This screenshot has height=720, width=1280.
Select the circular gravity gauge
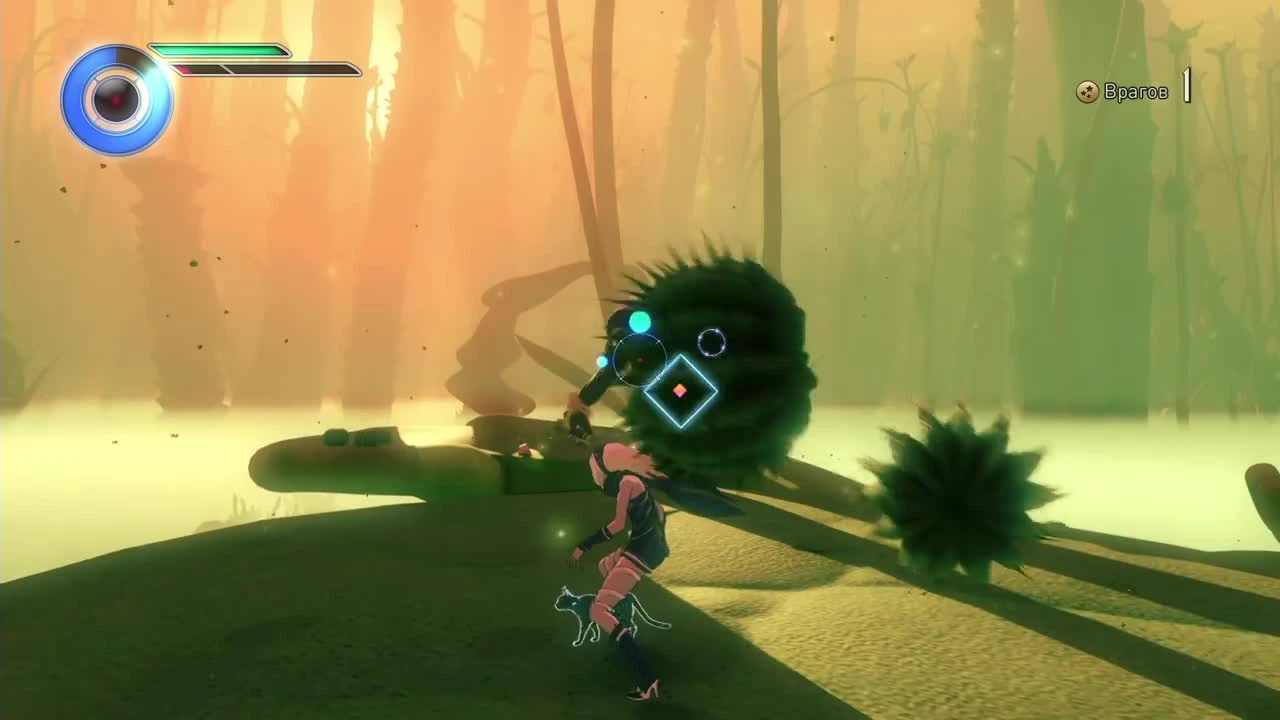[x=118, y=100]
